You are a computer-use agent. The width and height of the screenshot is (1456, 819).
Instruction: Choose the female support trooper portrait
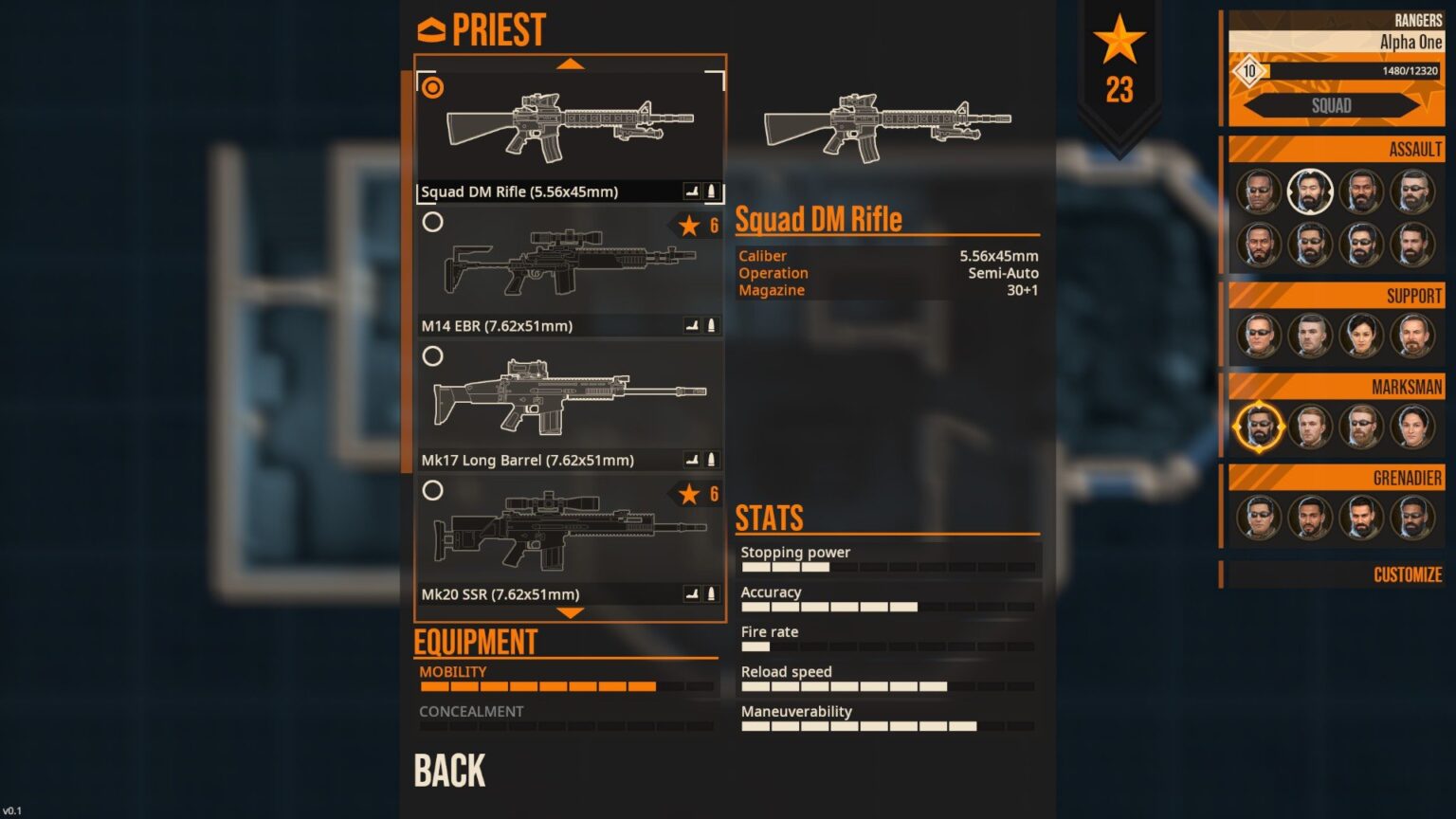pyautogui.click(x=1361, y=336)
